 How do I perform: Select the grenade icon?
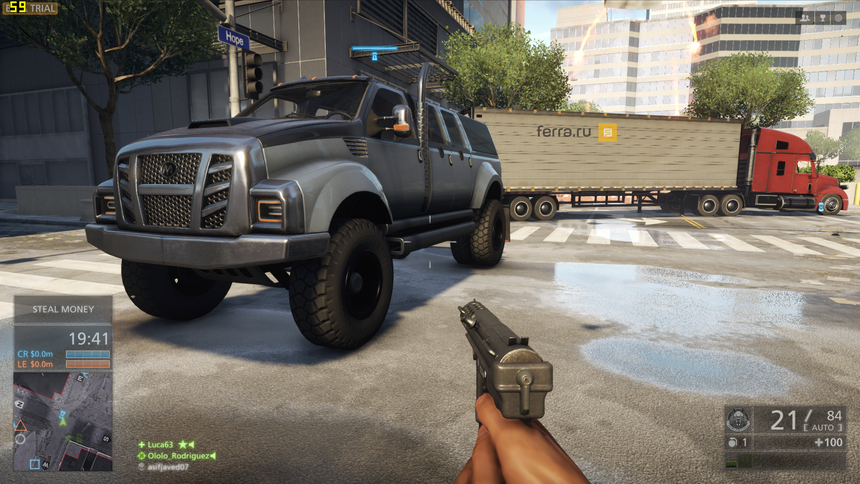733,442
